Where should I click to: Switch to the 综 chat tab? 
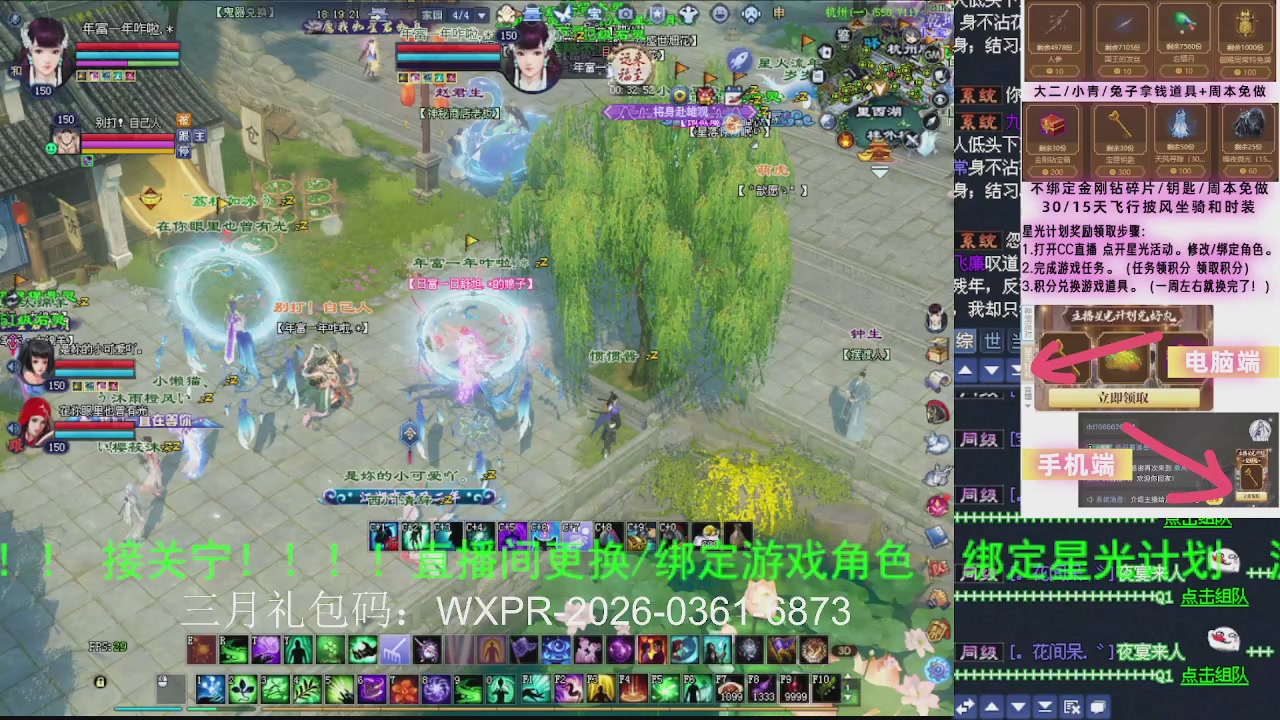(x=966, y=342)
